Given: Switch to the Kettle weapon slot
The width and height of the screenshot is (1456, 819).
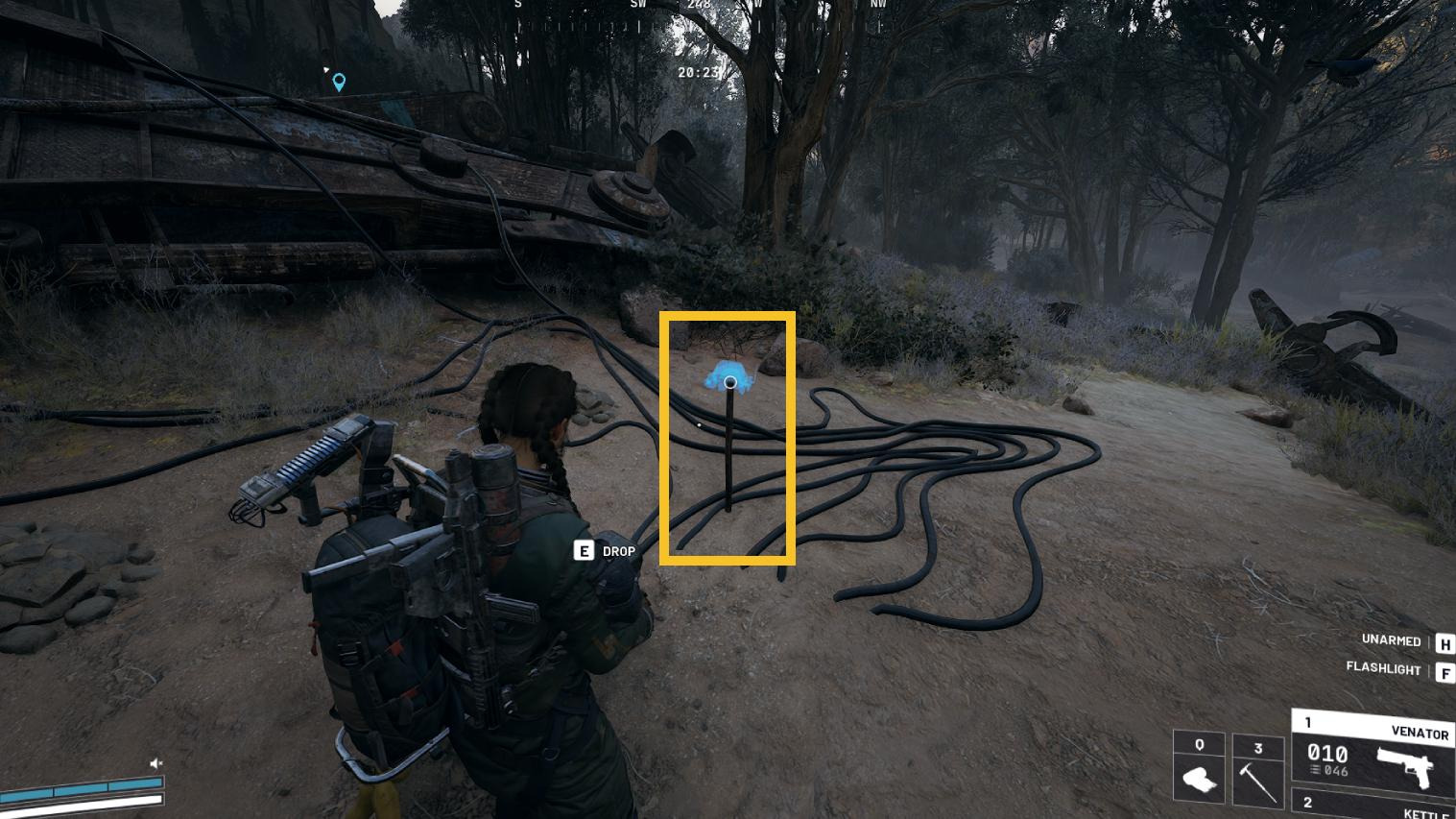Looking at the screenshot, I should click(x=1374, y=805).
